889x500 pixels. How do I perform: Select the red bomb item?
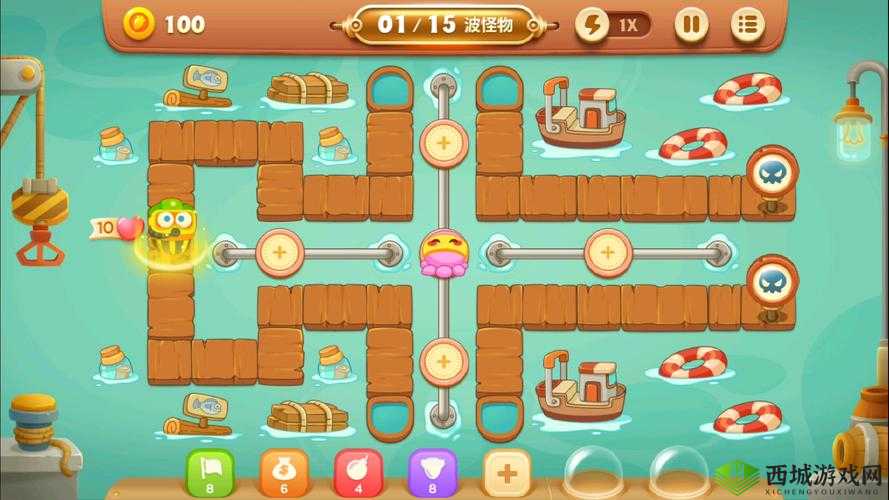click(358, 471)
